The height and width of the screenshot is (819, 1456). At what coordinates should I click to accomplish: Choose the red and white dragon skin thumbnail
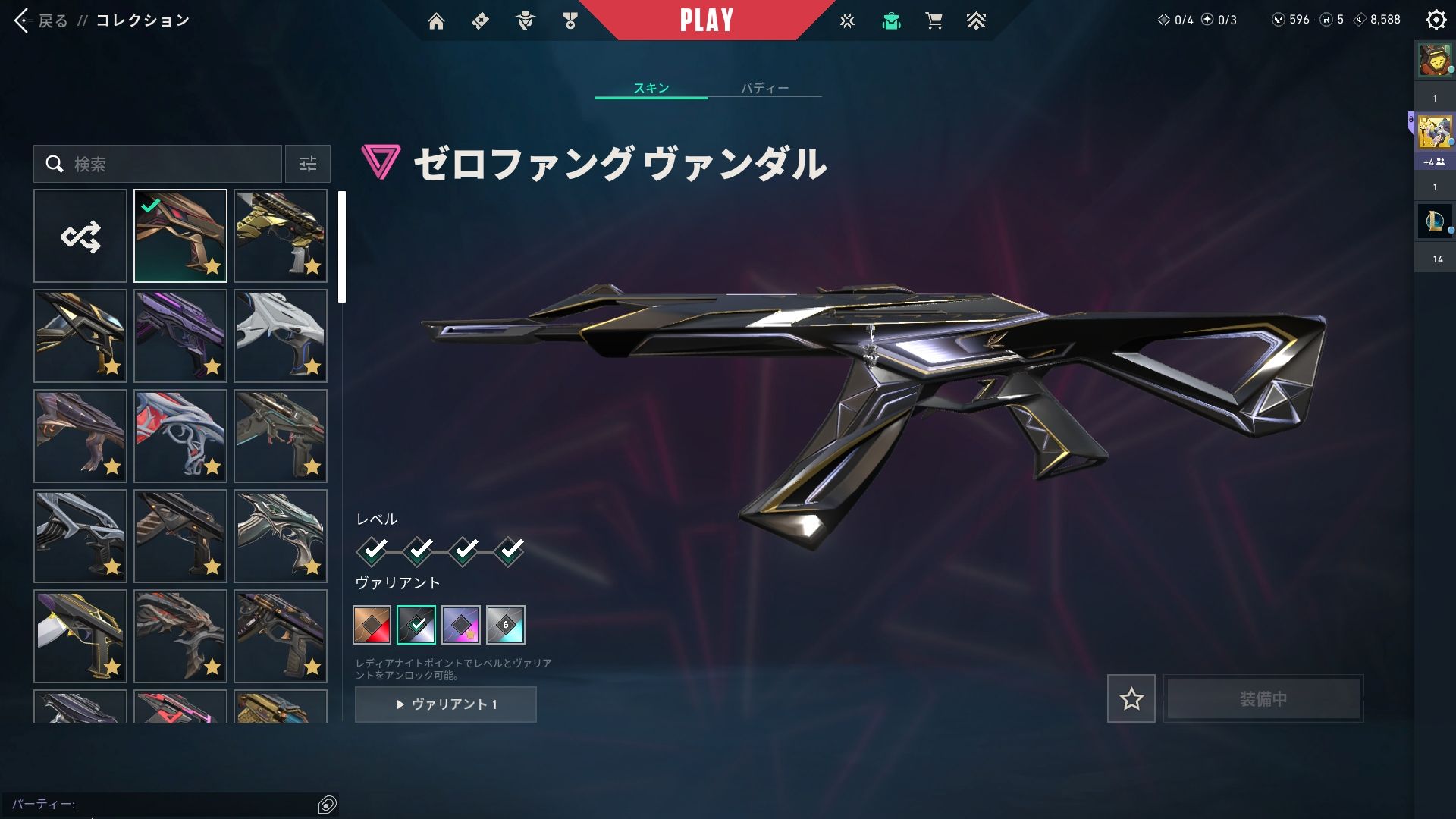pyautogui.click(x=180, y=436)
